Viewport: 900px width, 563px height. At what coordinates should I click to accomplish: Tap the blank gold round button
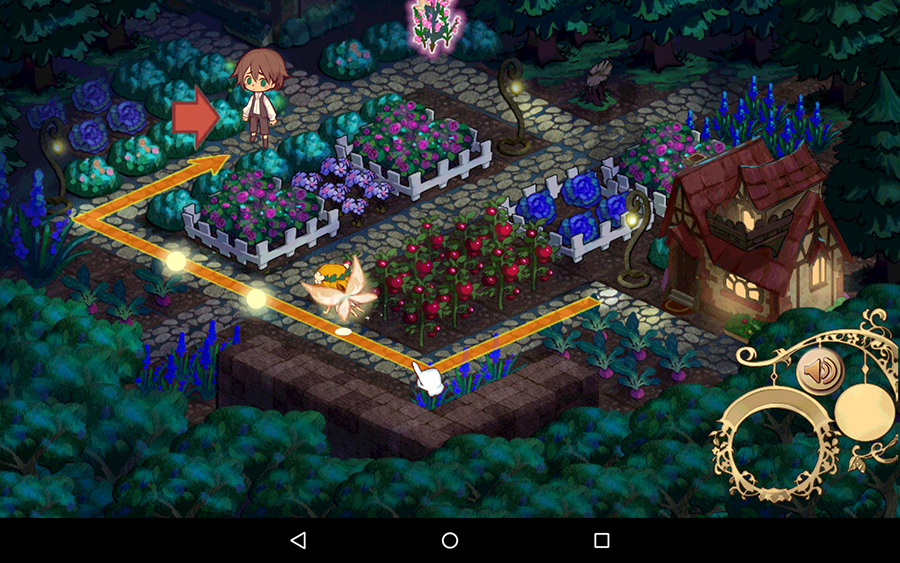click(x=866, y=410)
